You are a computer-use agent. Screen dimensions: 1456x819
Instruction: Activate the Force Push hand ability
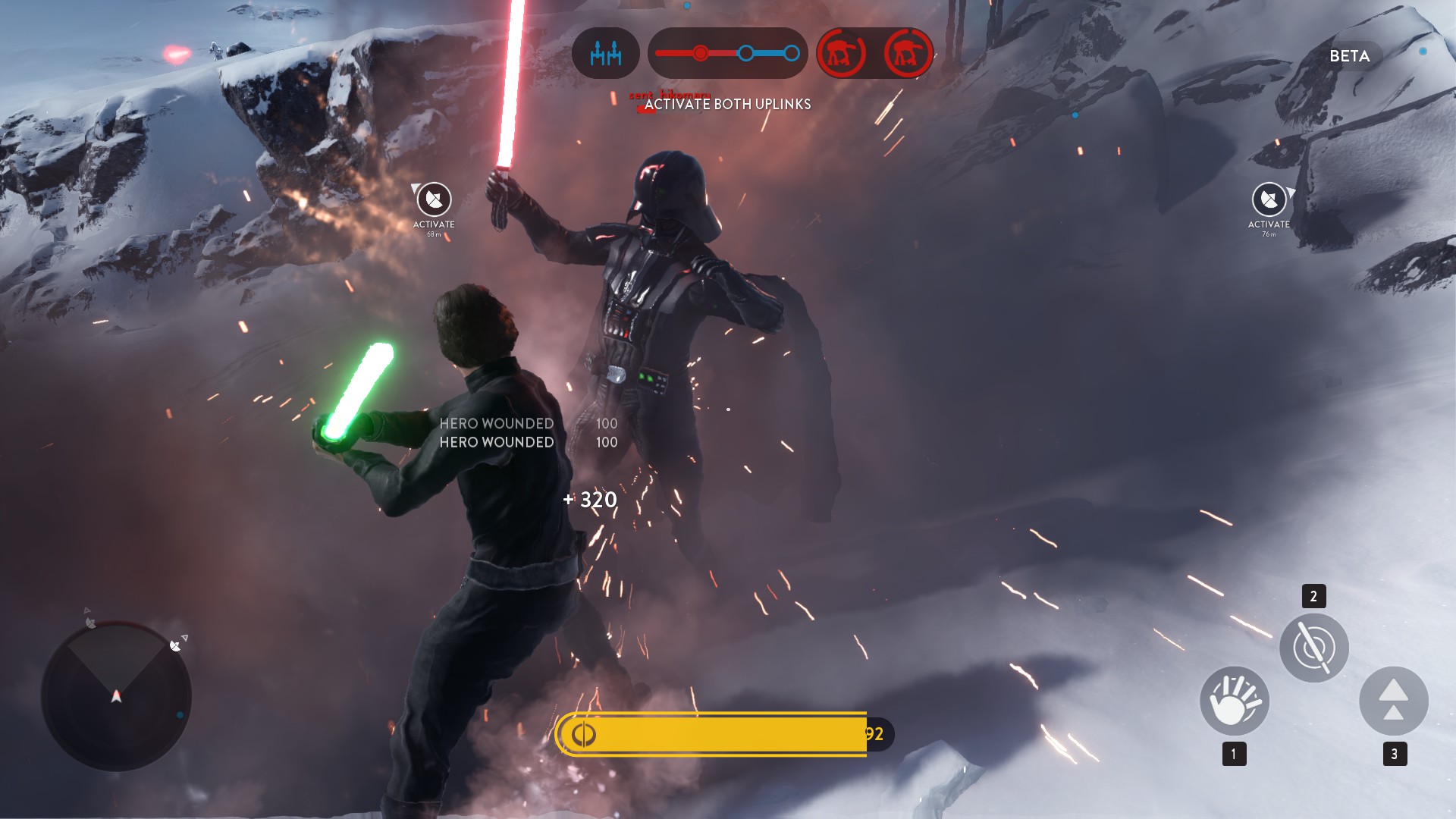(1234, 701)
